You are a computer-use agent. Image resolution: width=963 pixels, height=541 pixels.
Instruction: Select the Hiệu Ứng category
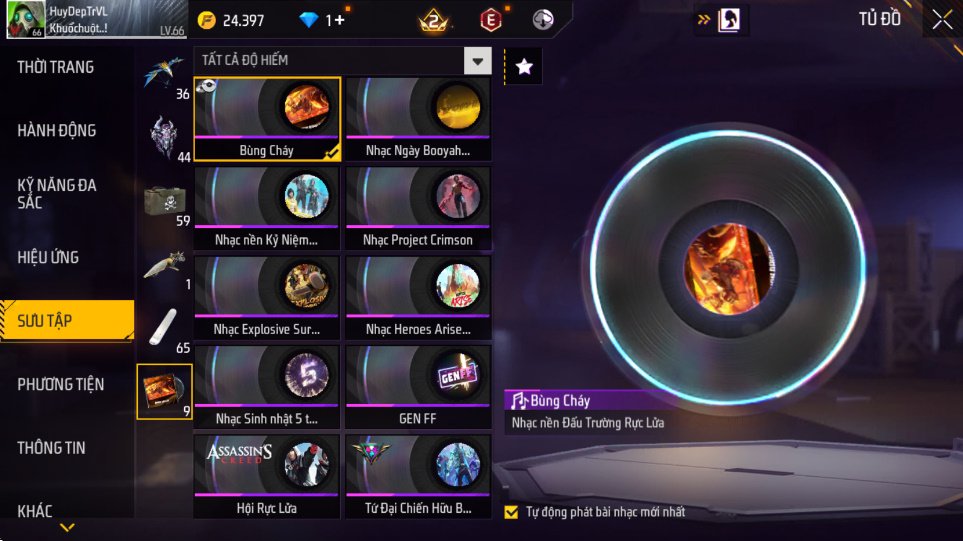point(48,257)
